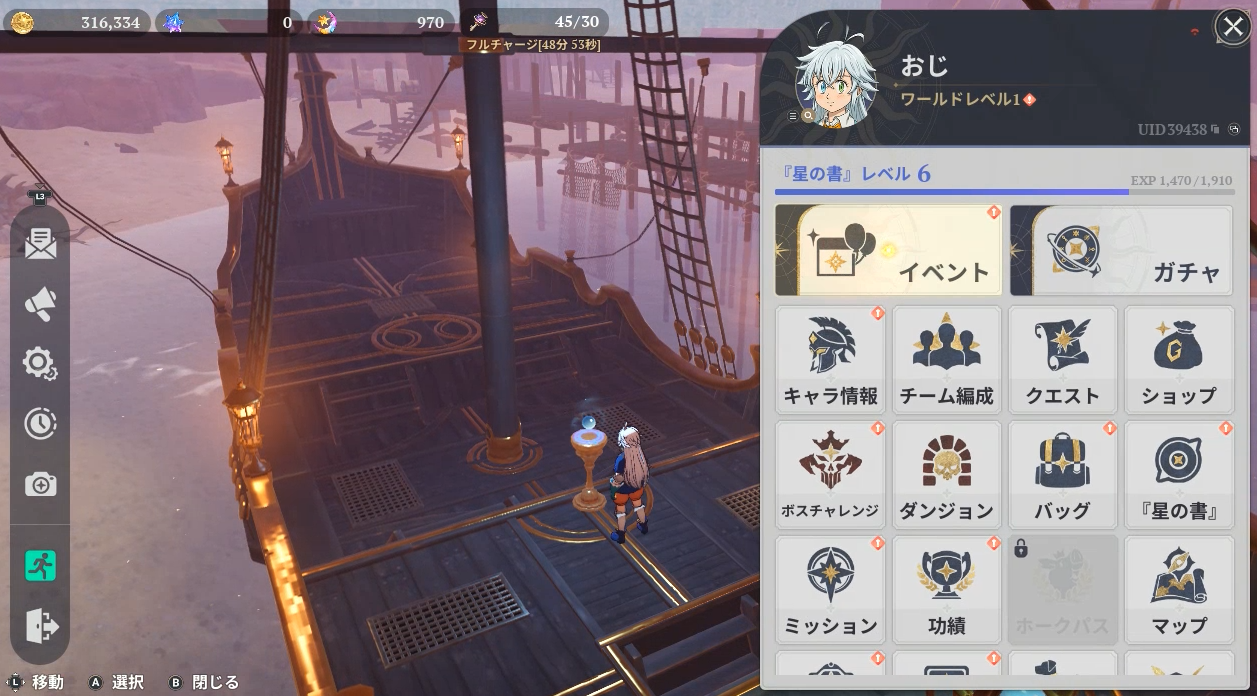Open the 功績 achievements menu
Screen dimensions: 1257x696
(x=946, y=590)
